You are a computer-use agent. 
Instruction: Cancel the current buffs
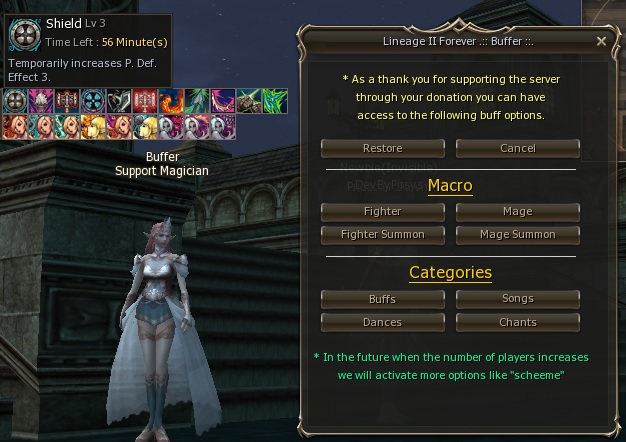[517, 148]
